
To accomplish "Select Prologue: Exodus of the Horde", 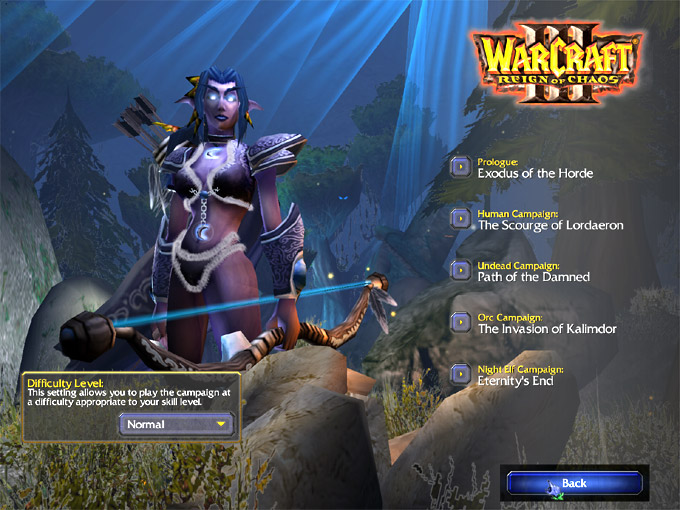I will (x=461, y=167).
